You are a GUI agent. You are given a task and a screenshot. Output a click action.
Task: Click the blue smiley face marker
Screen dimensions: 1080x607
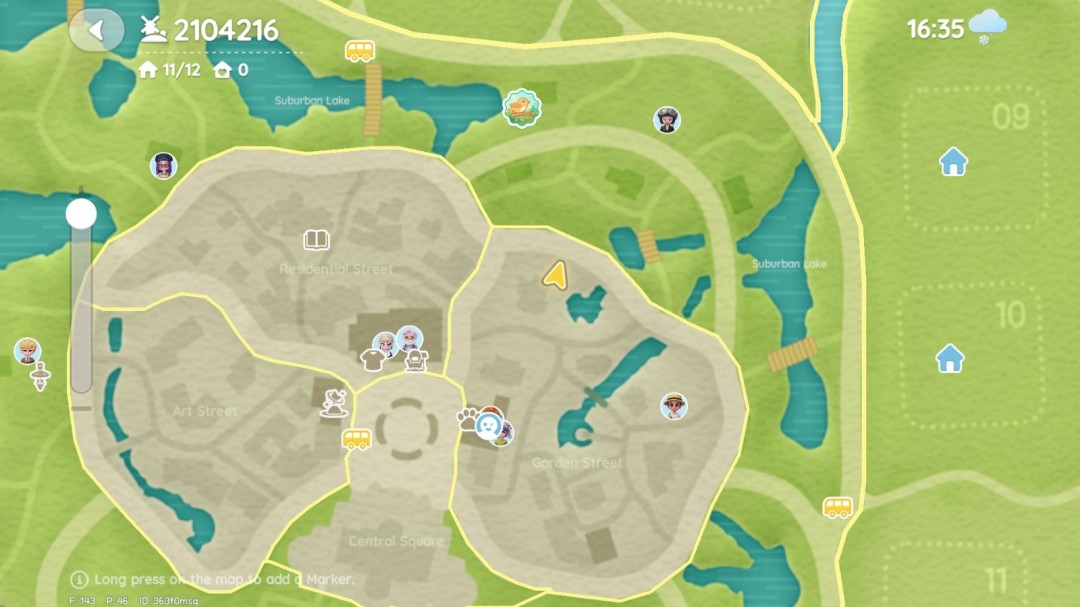[488, 424]
